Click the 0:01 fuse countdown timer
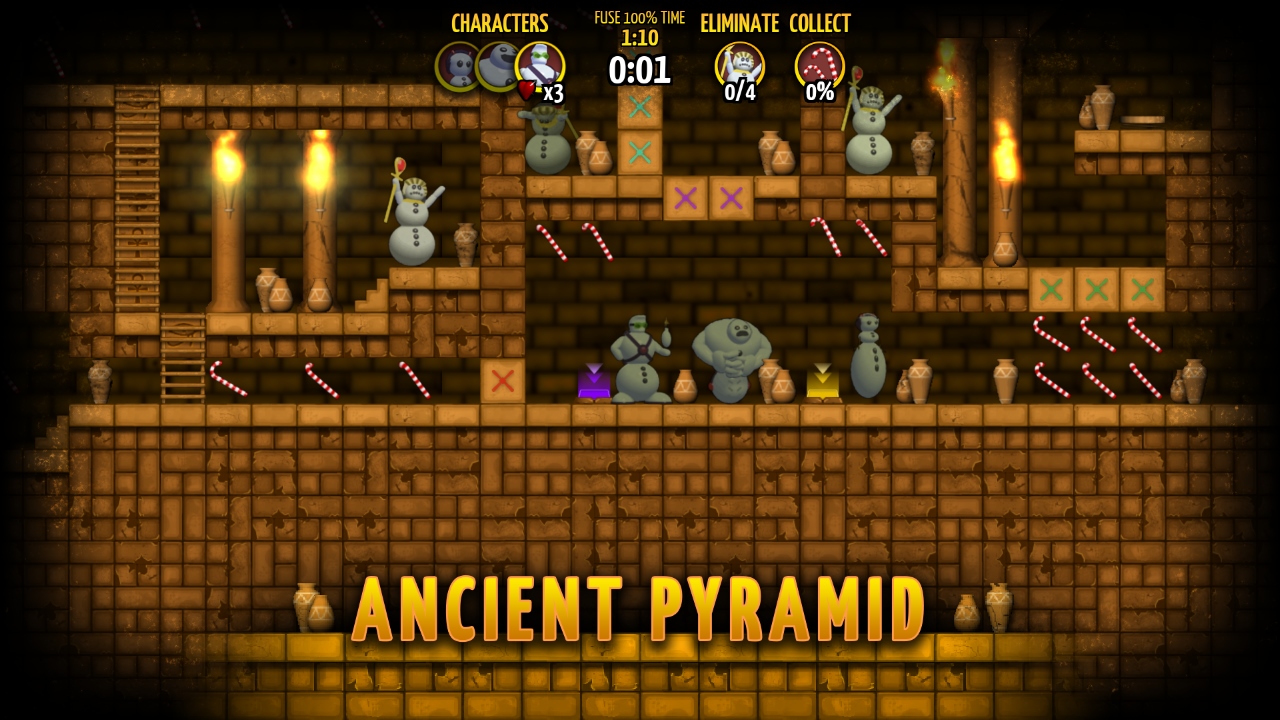Image resolution: width=1280 pixels, height=720 pixels. click(640, 72)
